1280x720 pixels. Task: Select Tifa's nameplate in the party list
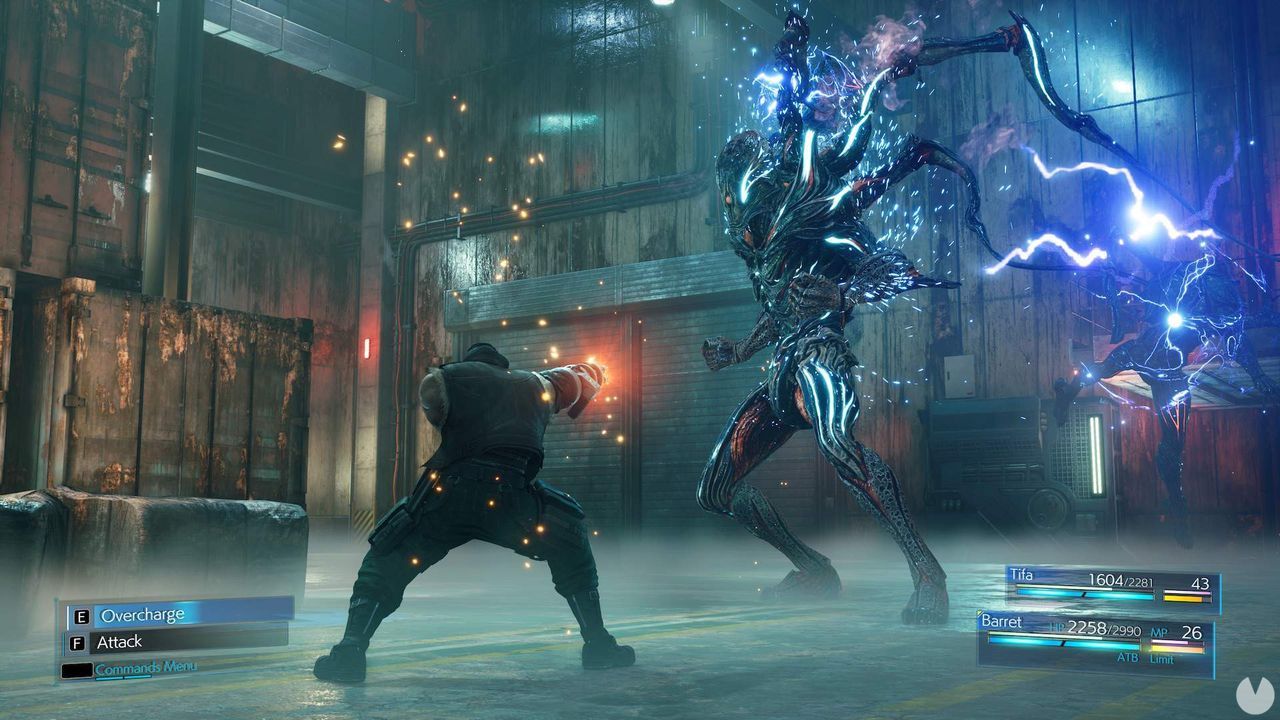pos(1020,575)
